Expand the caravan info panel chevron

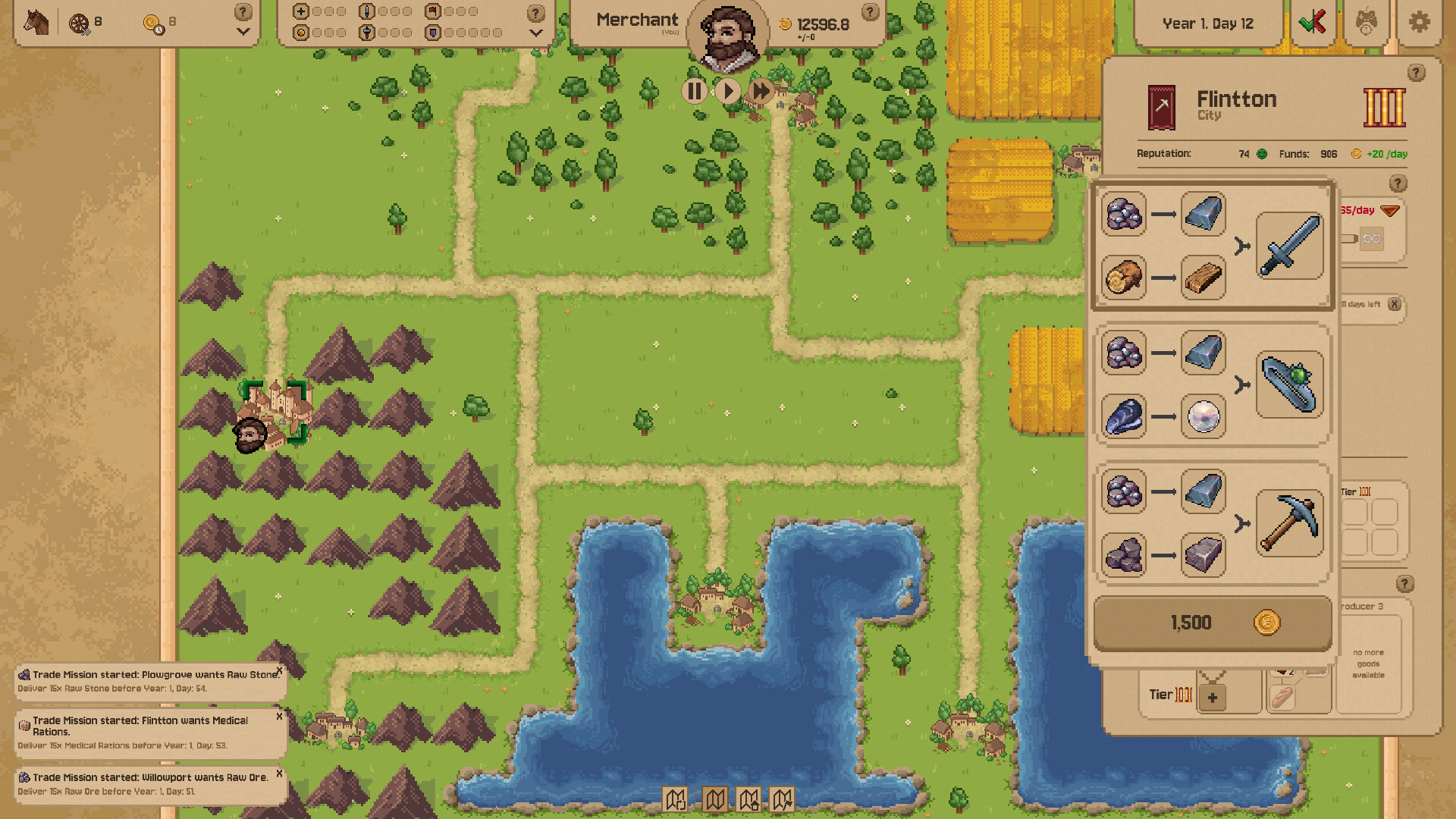point(243,32)
